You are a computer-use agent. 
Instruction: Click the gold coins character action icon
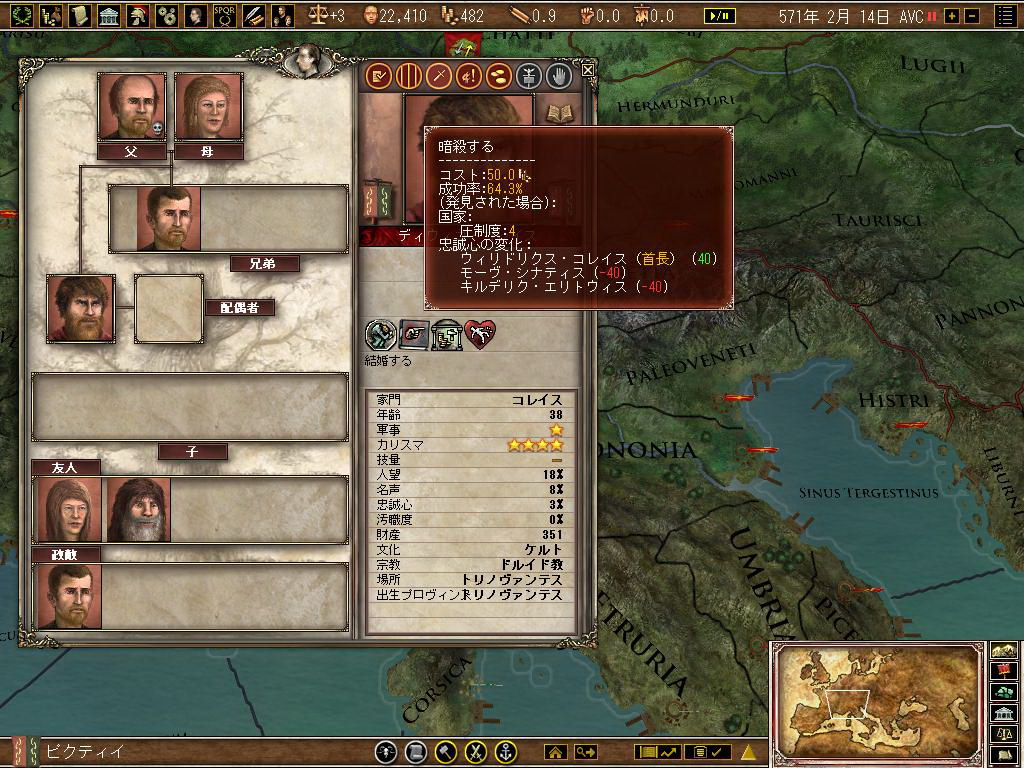pyautogui.click(x=498, y=75)
